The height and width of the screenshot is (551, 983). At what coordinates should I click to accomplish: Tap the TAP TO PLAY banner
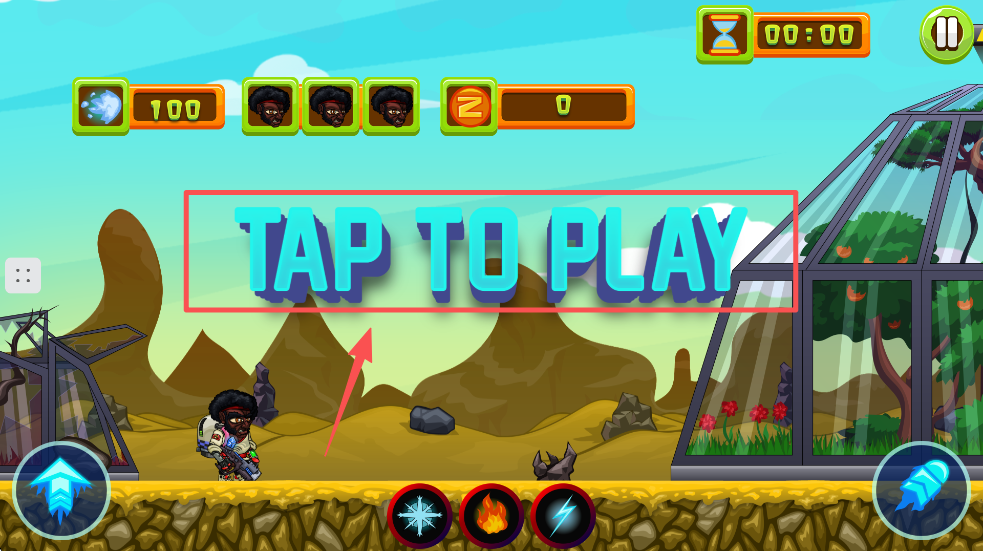pyautogui.click(x=490, y=250)
